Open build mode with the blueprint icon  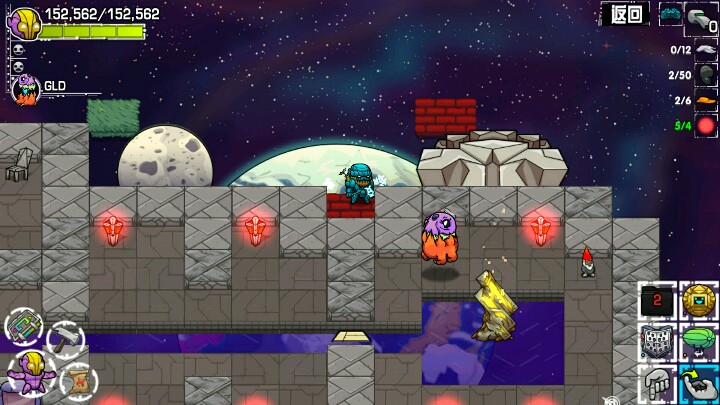point(23,325)
